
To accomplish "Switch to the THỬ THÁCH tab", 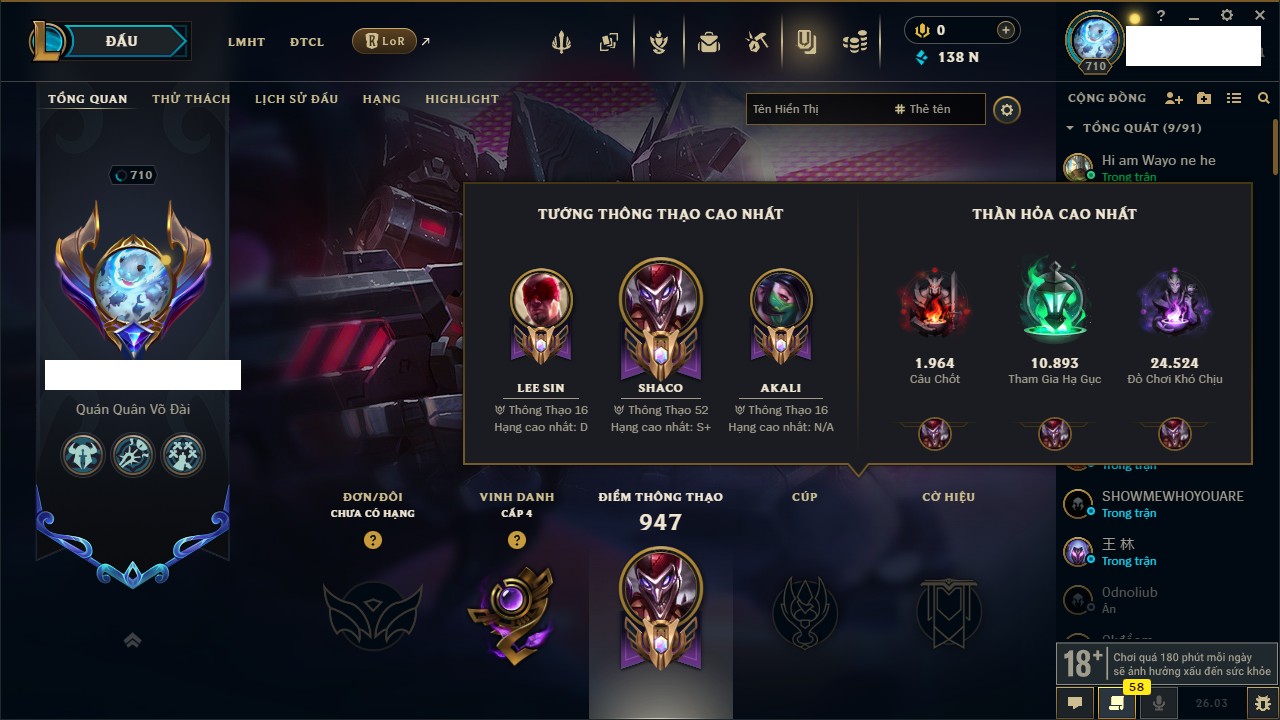I will click(191, 99).
